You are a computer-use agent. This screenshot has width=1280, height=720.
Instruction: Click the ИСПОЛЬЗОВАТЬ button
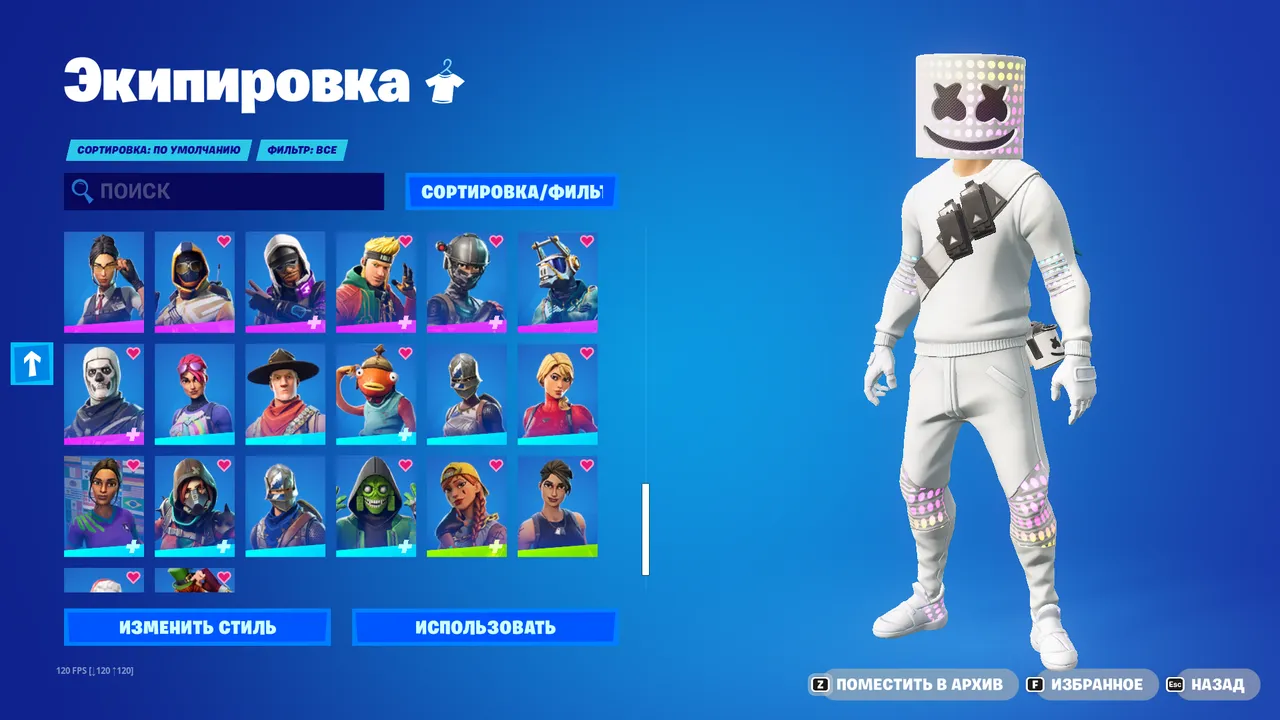click(486, 627)
